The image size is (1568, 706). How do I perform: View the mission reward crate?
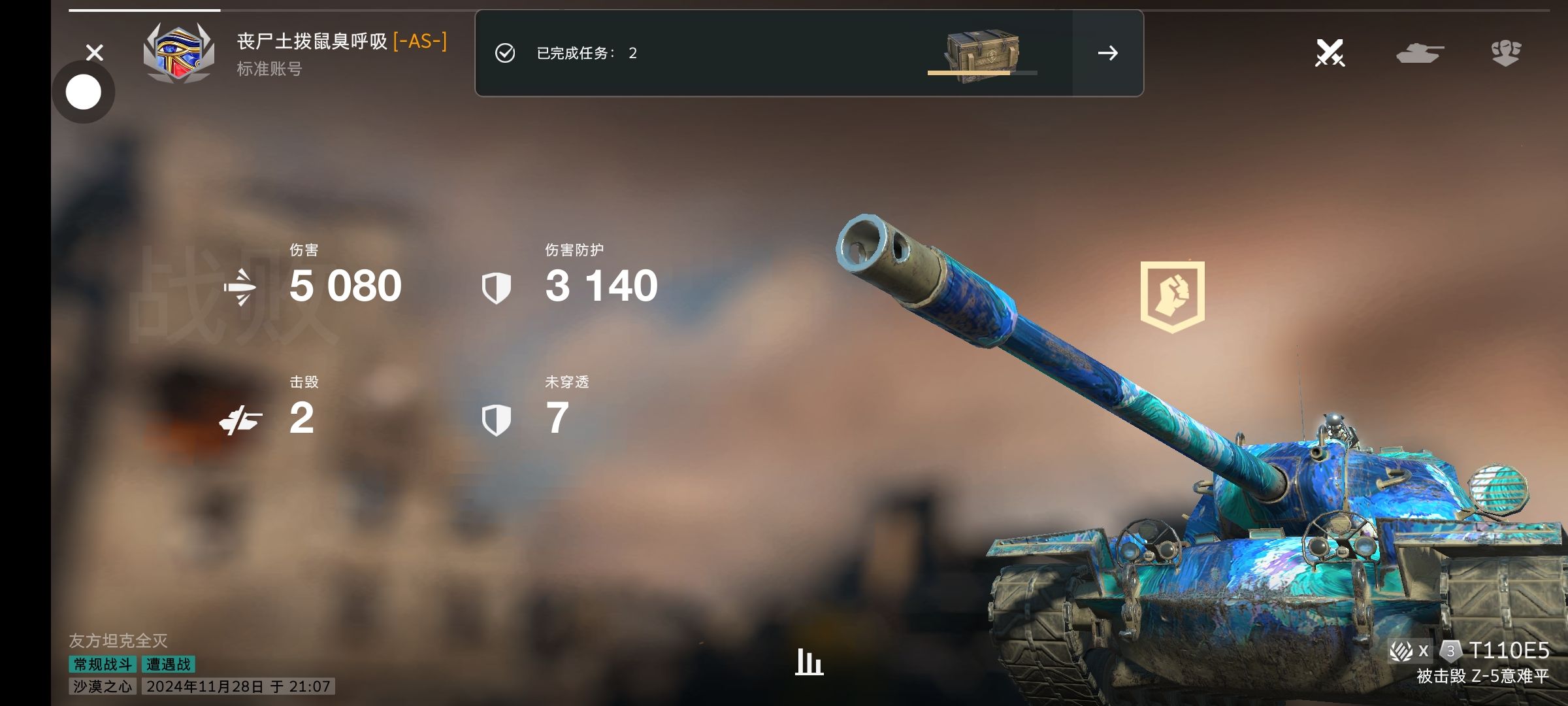click(982, 54)
